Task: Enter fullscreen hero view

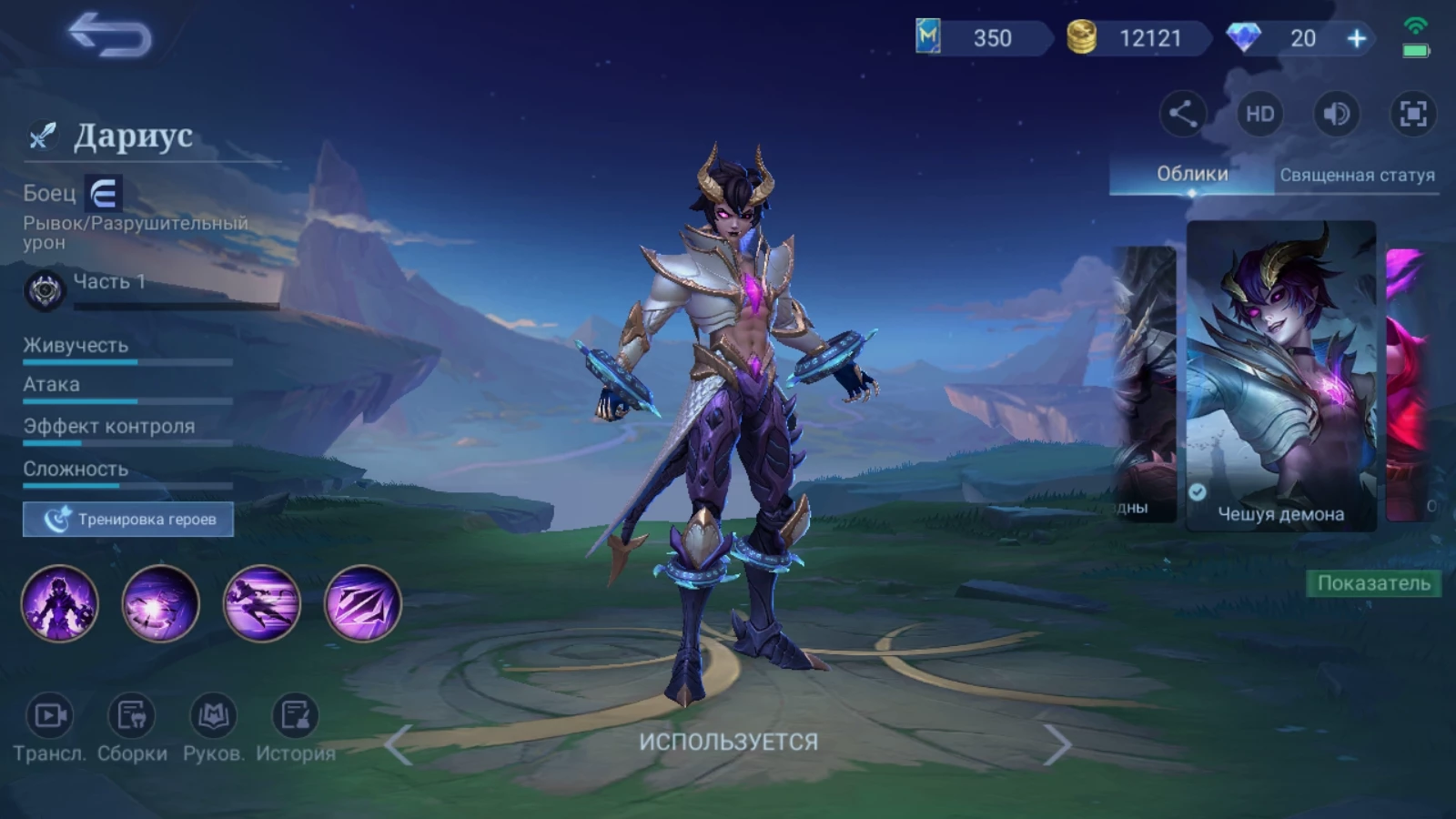Action: pos(1412,114)
